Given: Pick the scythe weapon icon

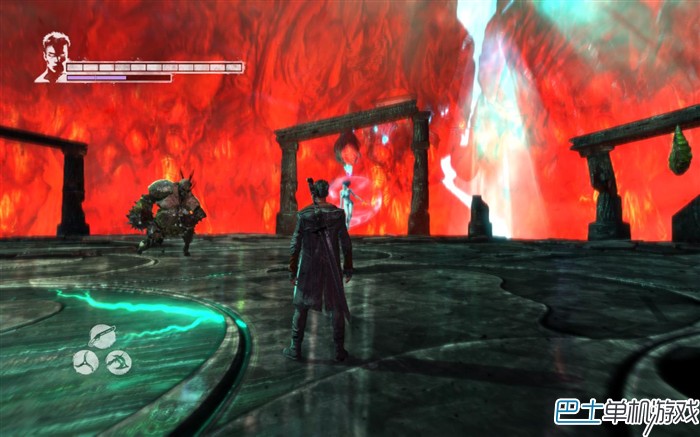Looking at the screenshot, I should (x=118, y=362).
